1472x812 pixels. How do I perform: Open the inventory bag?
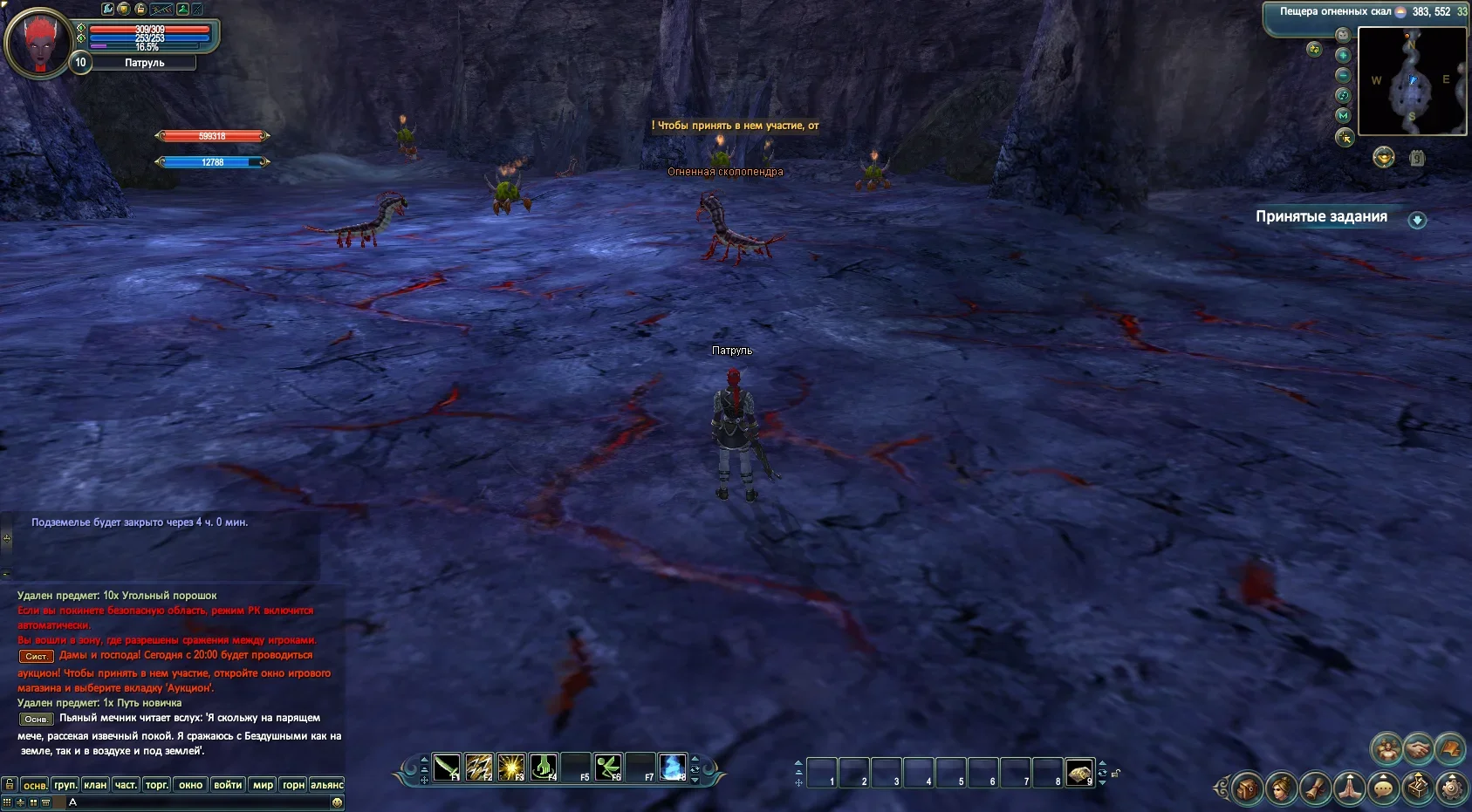1249,788
